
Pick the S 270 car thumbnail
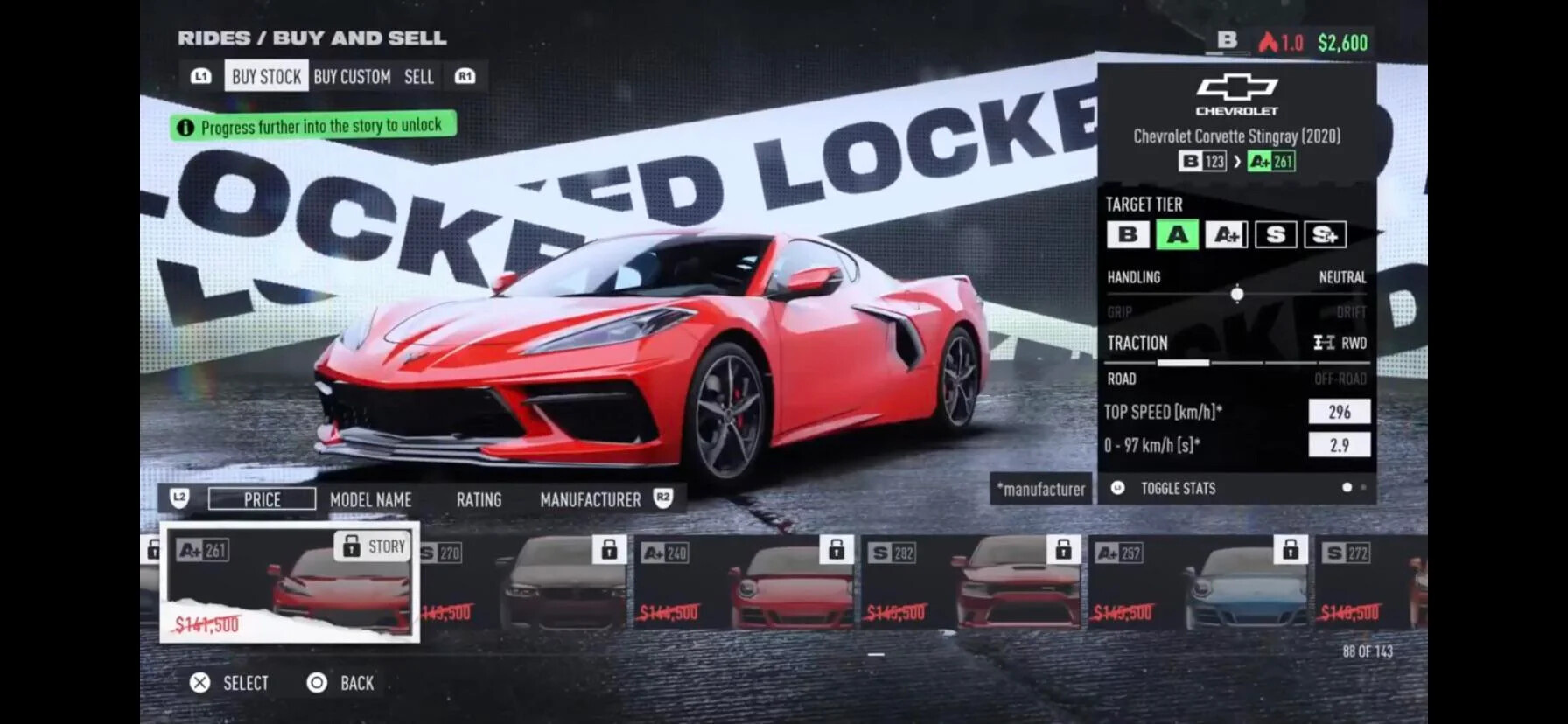click(x=523, y=582)
